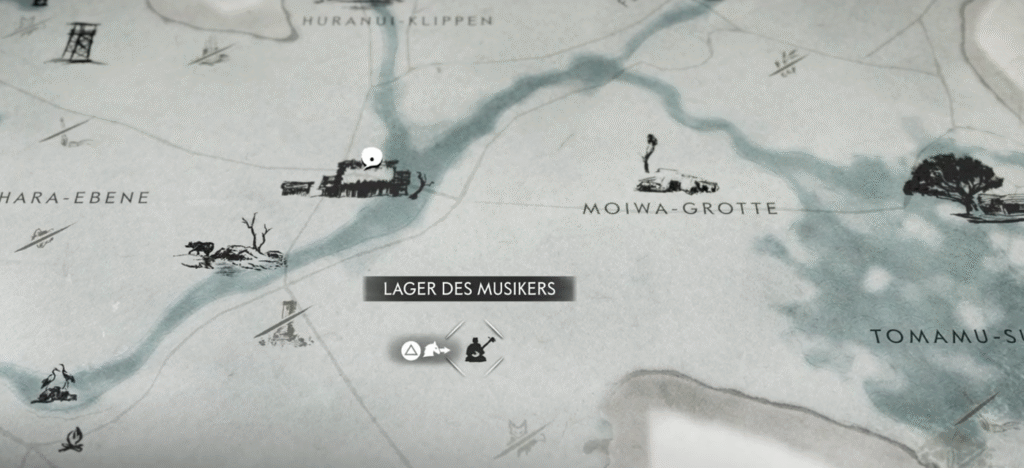1024x468 pixels.
Task: Click the white speech bubble marker
Action: (373, 156)
